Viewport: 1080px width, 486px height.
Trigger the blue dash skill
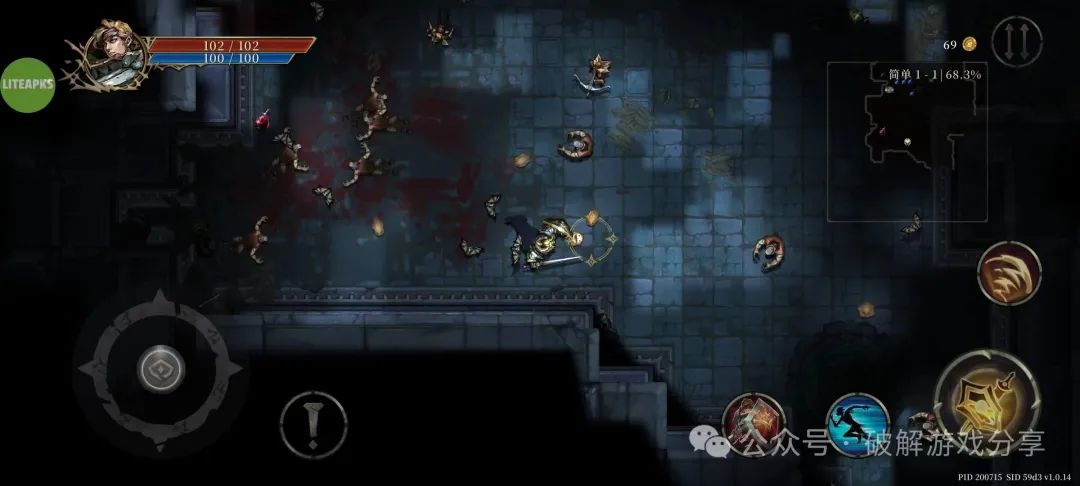(x=857, y=425)
